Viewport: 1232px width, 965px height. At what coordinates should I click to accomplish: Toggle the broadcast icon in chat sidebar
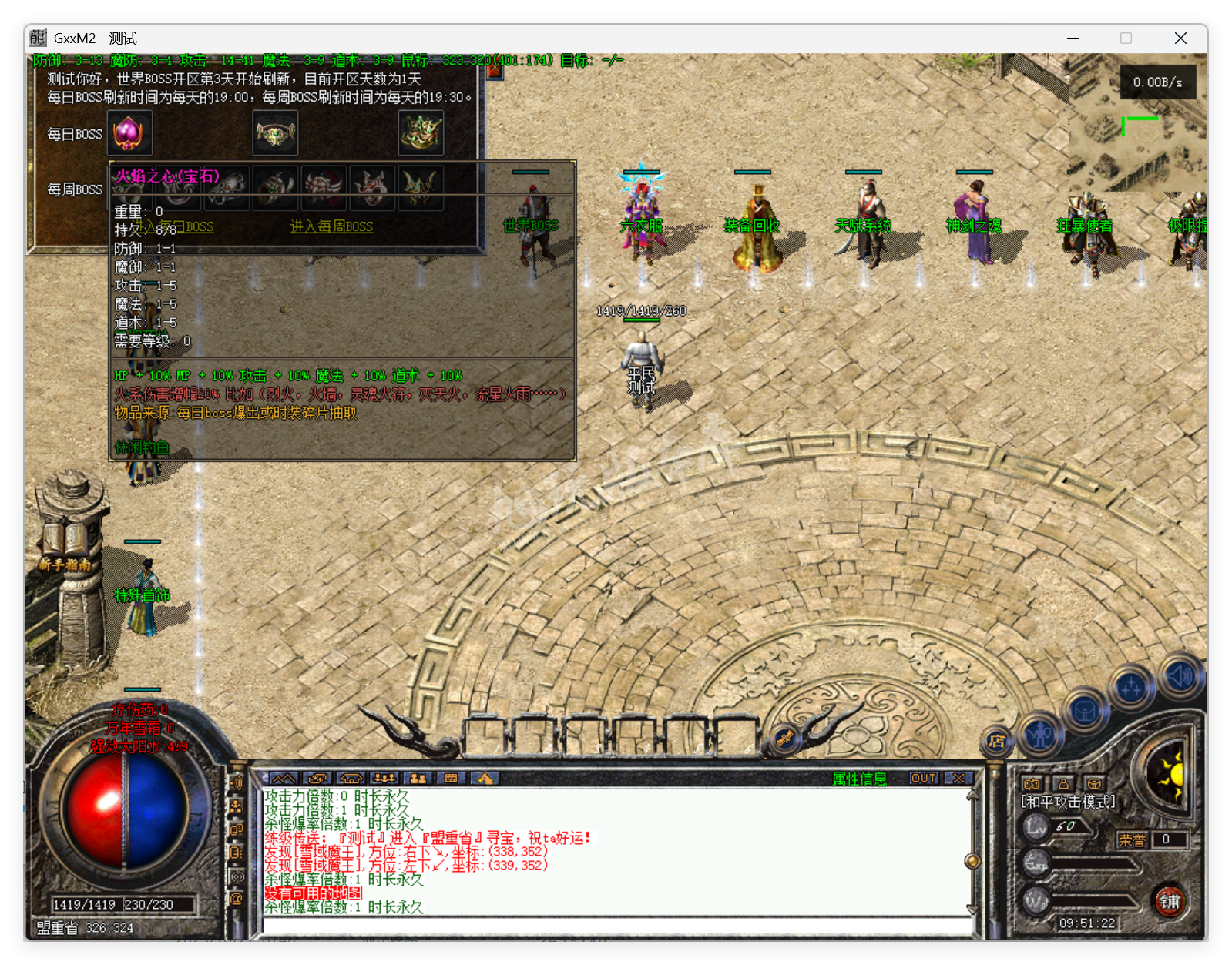[x=238, y=875]
